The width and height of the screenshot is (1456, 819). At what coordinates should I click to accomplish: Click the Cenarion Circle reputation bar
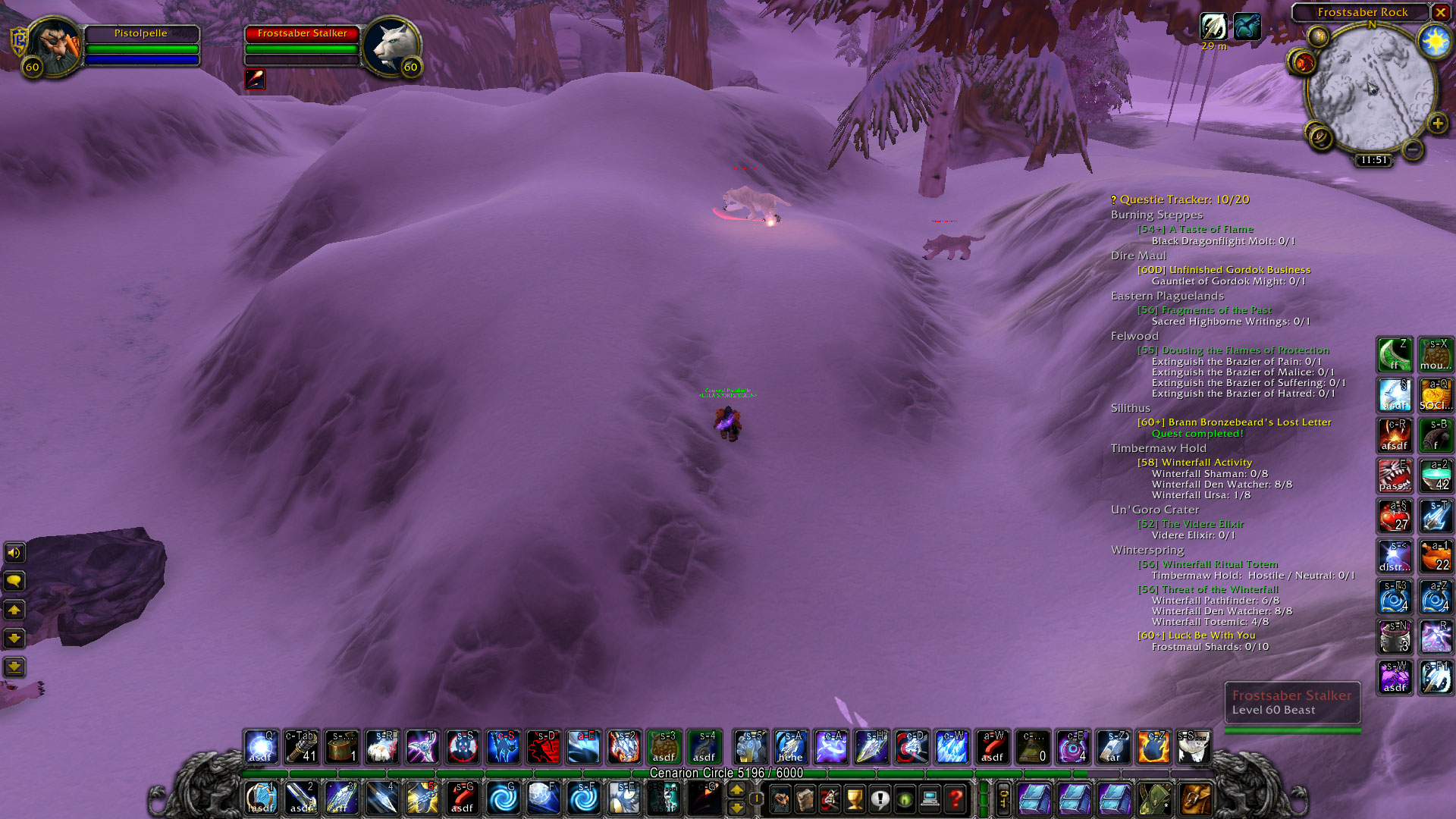726,772
